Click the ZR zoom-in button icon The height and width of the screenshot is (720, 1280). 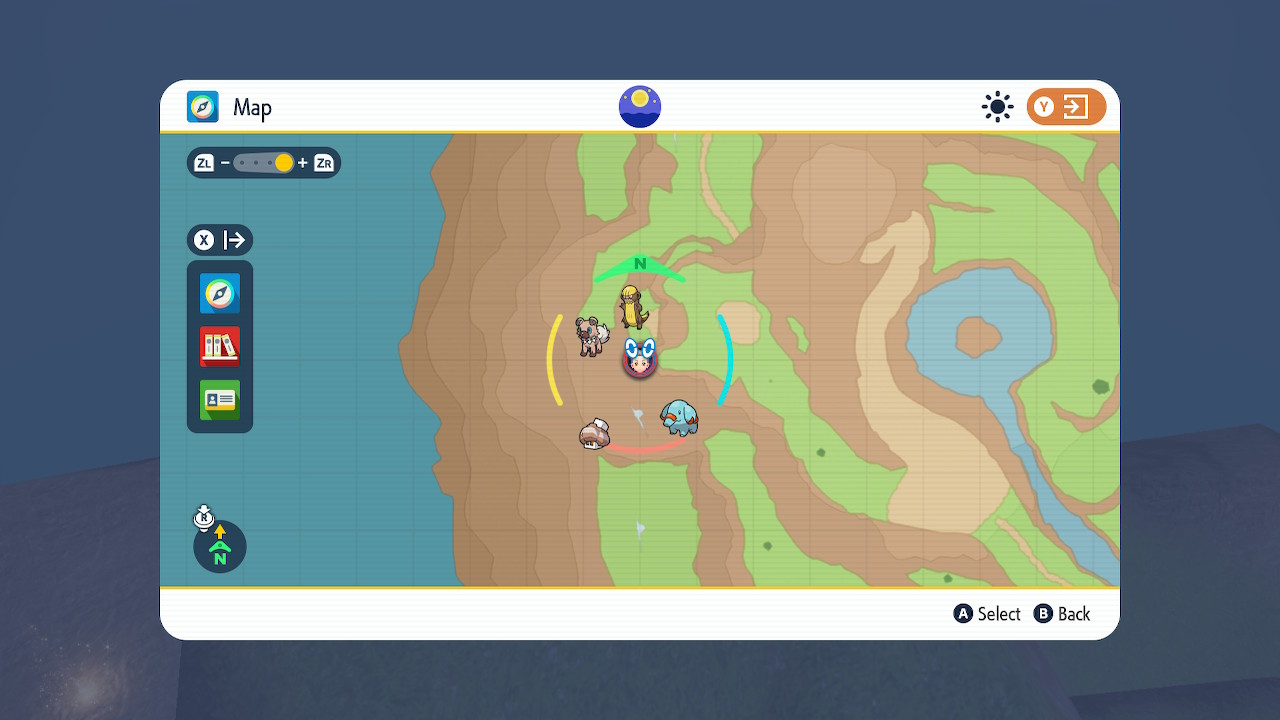[x=322, y=162]
